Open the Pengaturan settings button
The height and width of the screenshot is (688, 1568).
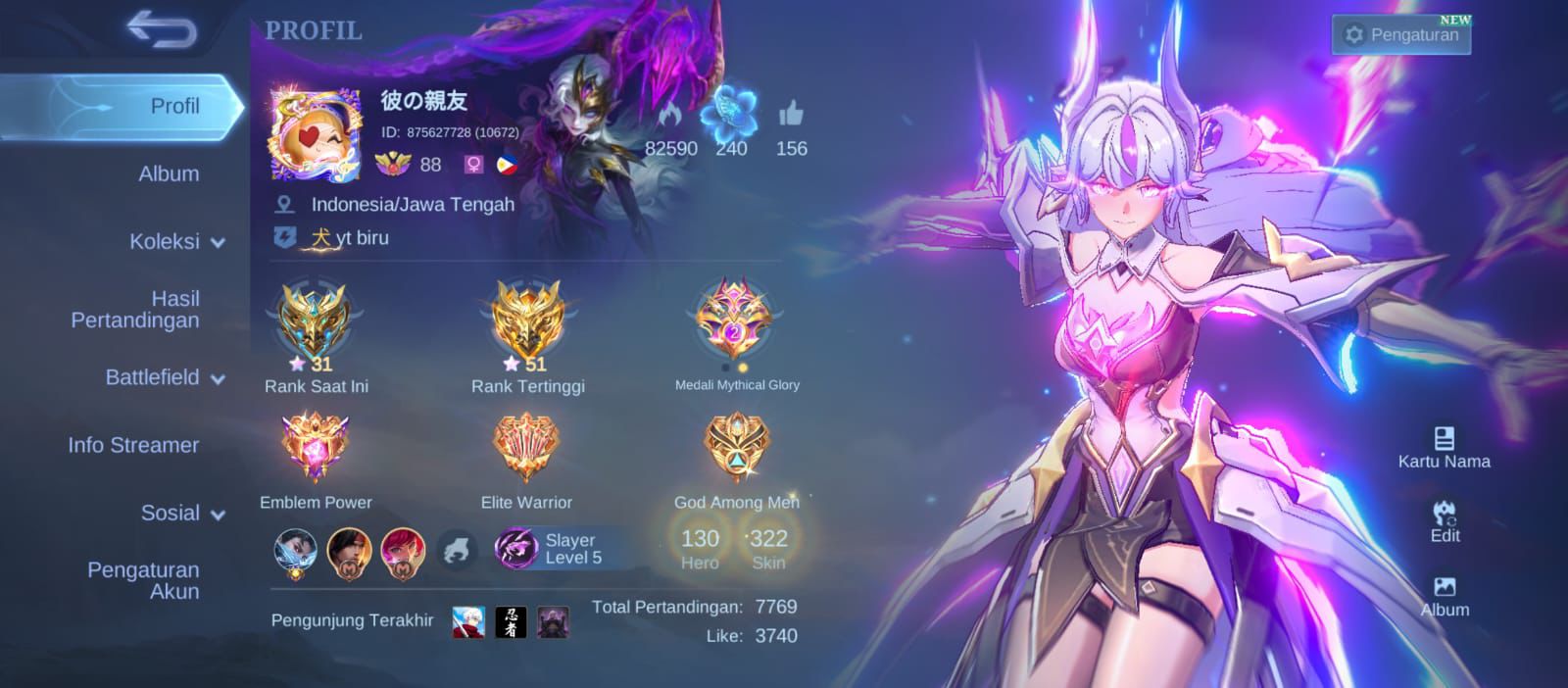(1401, 35)
